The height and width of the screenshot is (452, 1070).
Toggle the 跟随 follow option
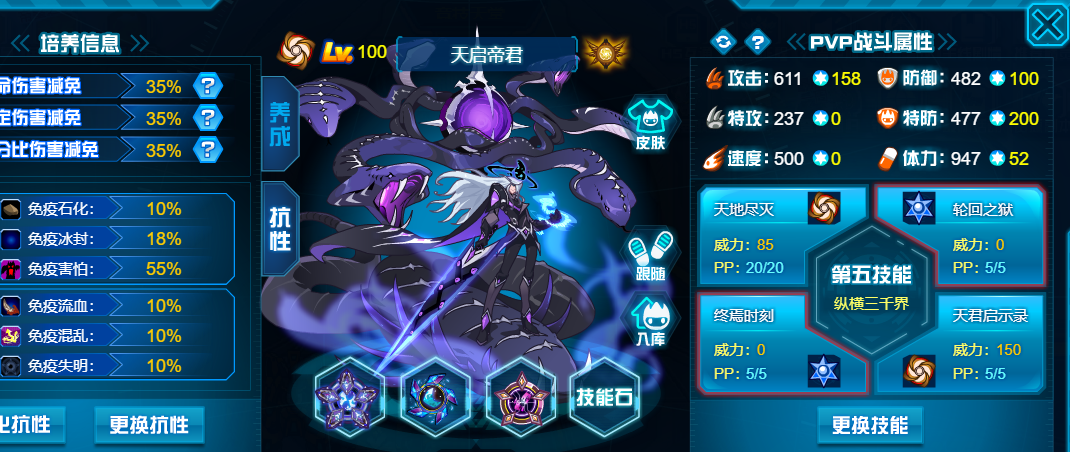(x=650, y=258)
